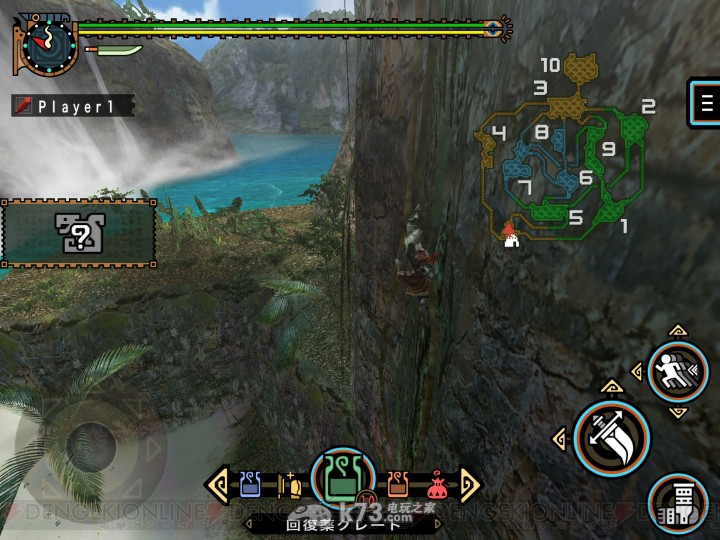
Task: Select the yellow whetstone item
Action: [290, 485]
